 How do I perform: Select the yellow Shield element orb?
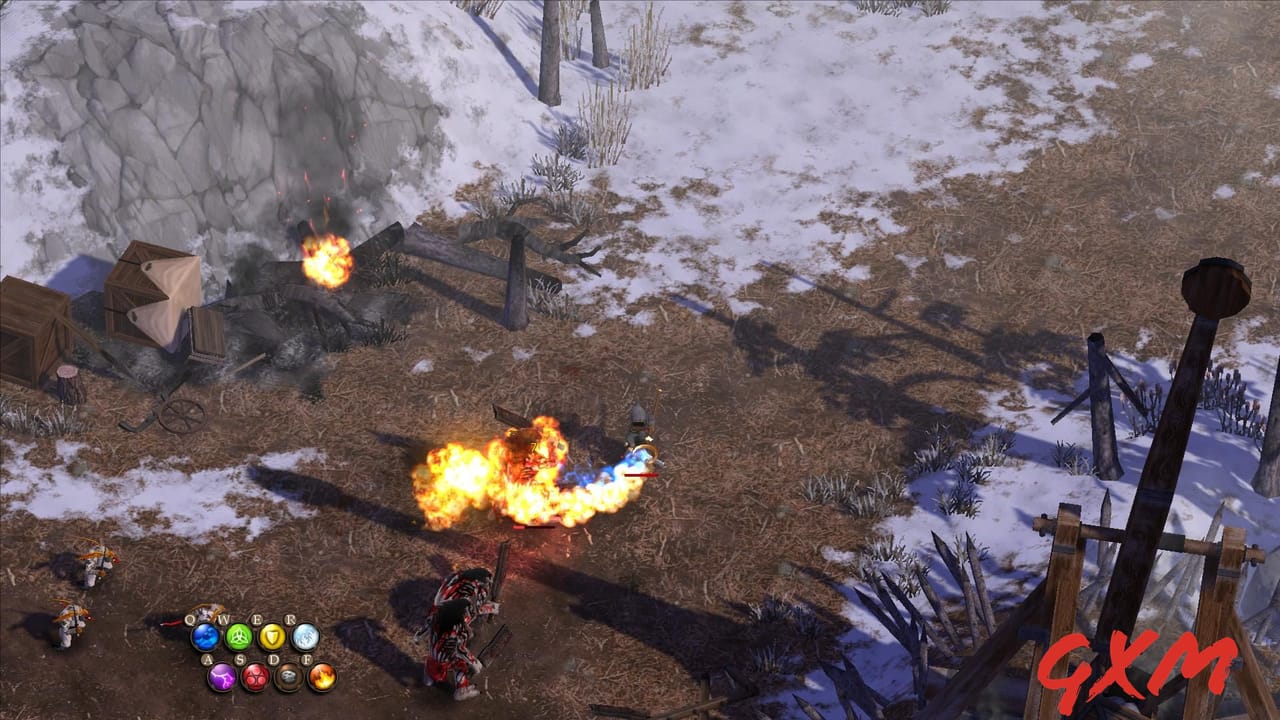pyautogui.click(x=273, y=637)
